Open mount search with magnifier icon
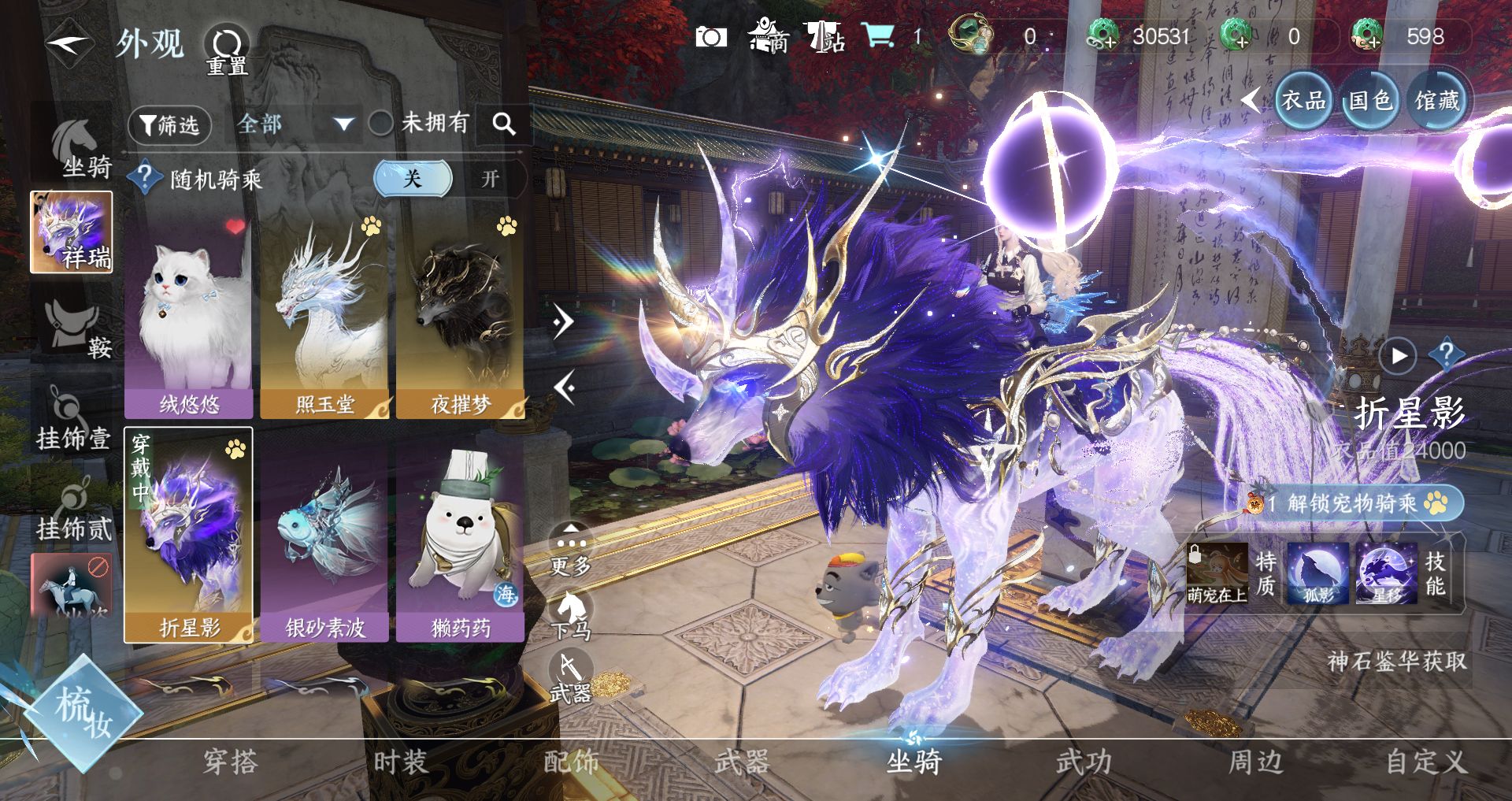Viewport: 1512px width, 801px height. (504, 124)
